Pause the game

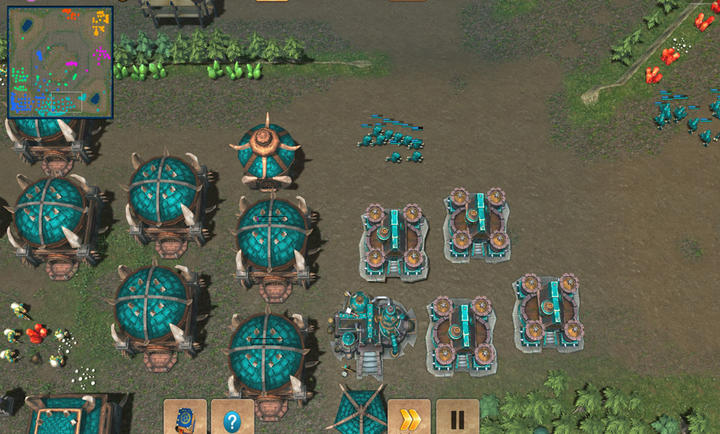pyautogui.click(x=457, y=418)
